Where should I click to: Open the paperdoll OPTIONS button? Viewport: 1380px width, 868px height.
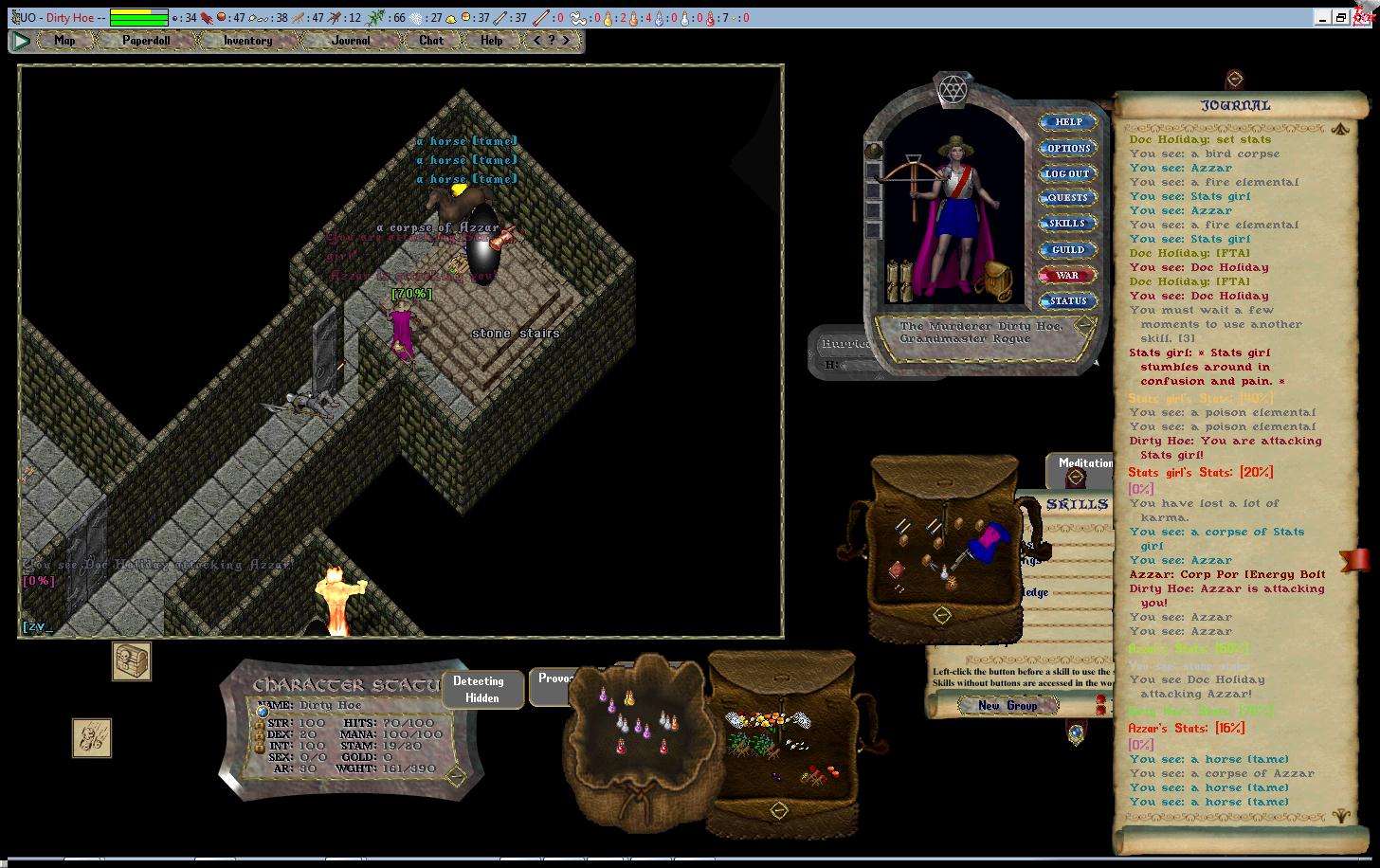click(1068, 149)
